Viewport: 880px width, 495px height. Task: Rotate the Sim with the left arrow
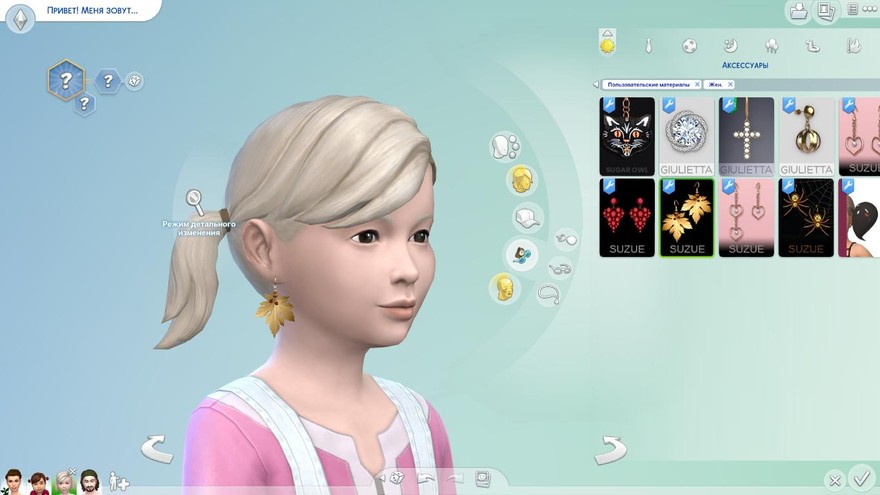tap(156, 449)
